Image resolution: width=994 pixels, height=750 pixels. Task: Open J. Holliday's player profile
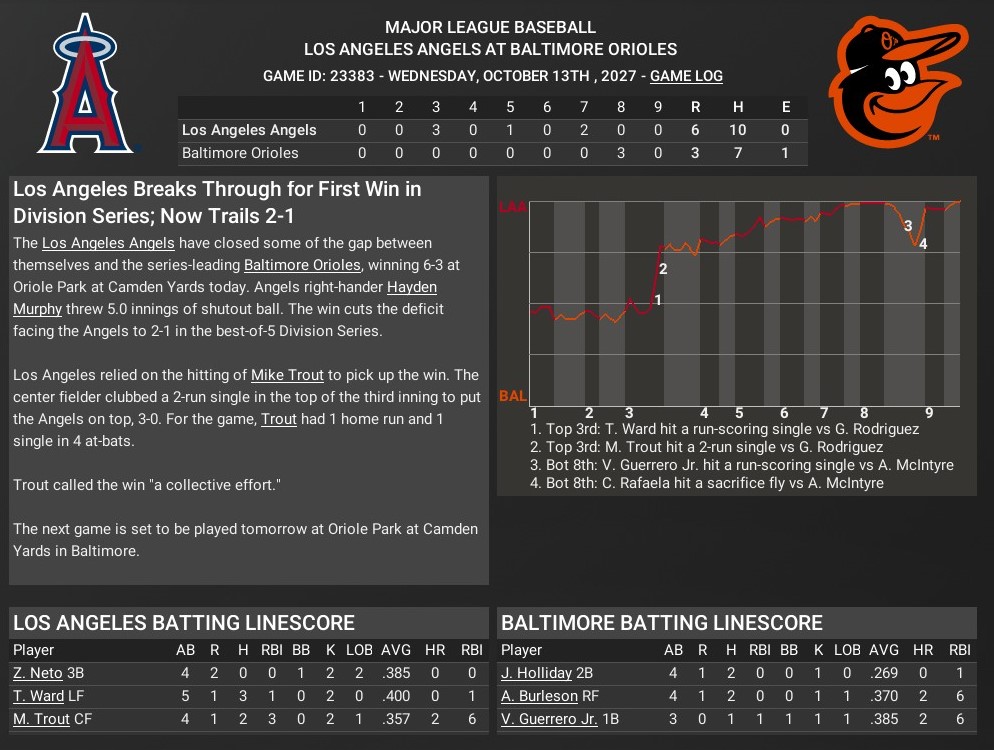tap(536, 673)
